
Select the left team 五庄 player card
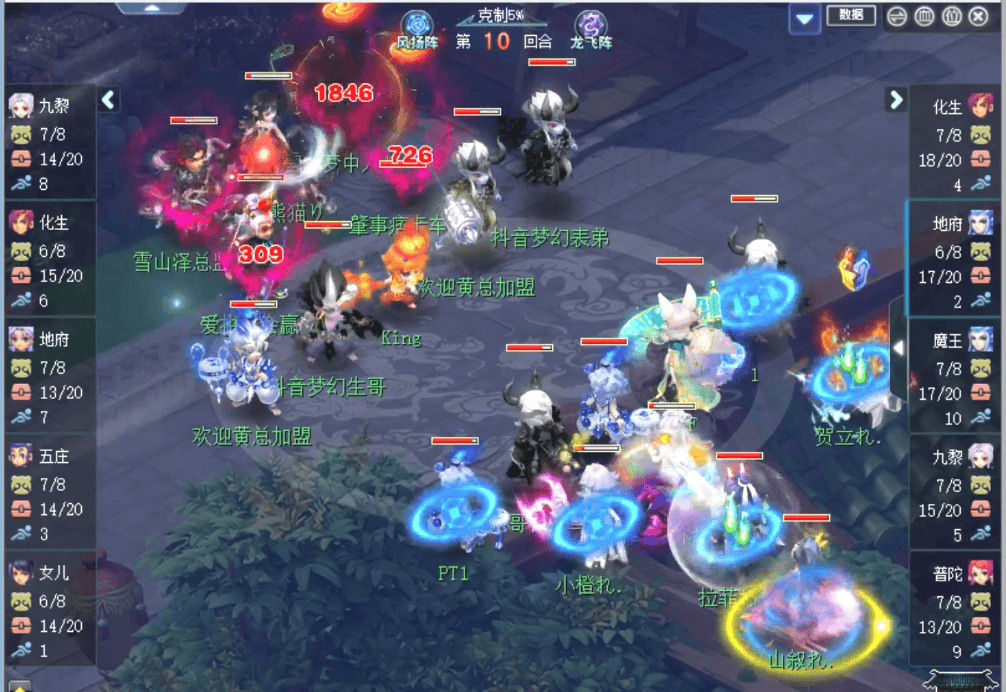50,492
